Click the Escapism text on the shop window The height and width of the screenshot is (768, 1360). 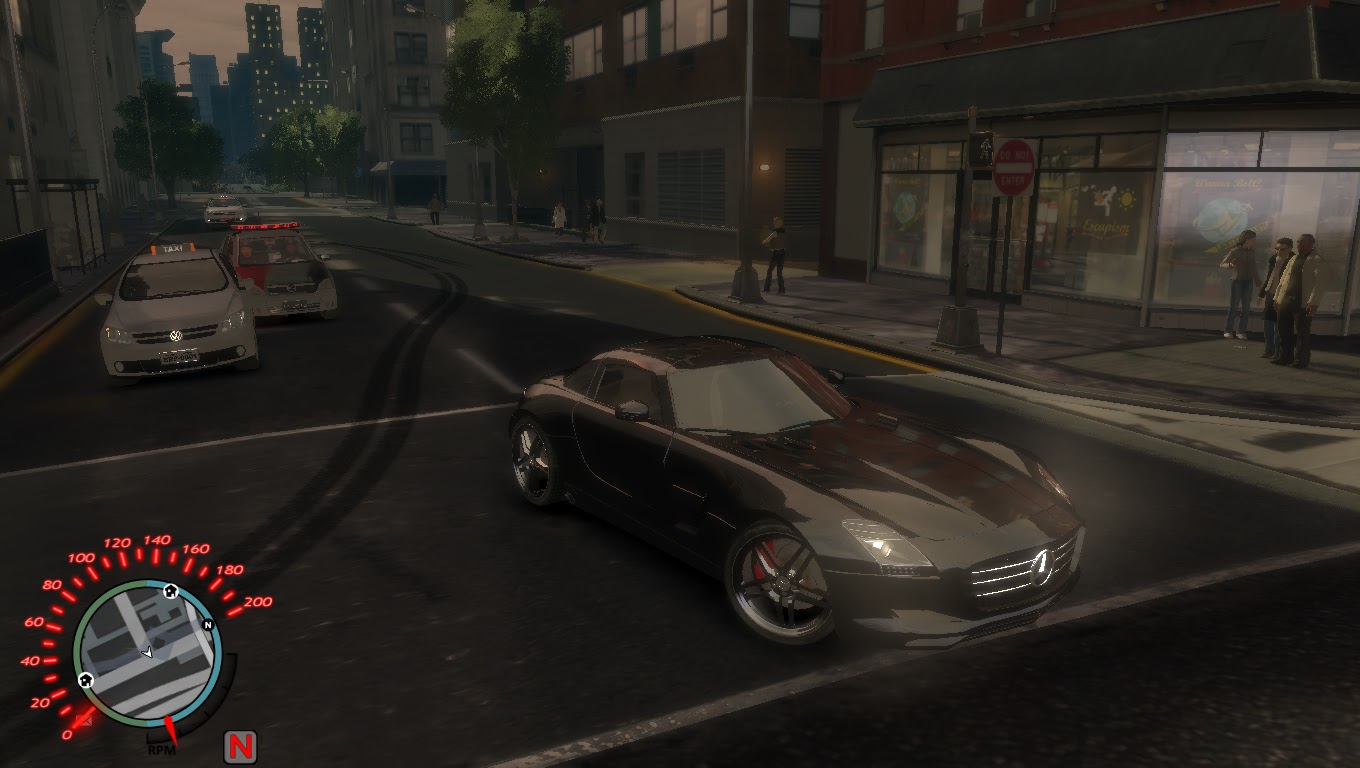(1104, 227)
